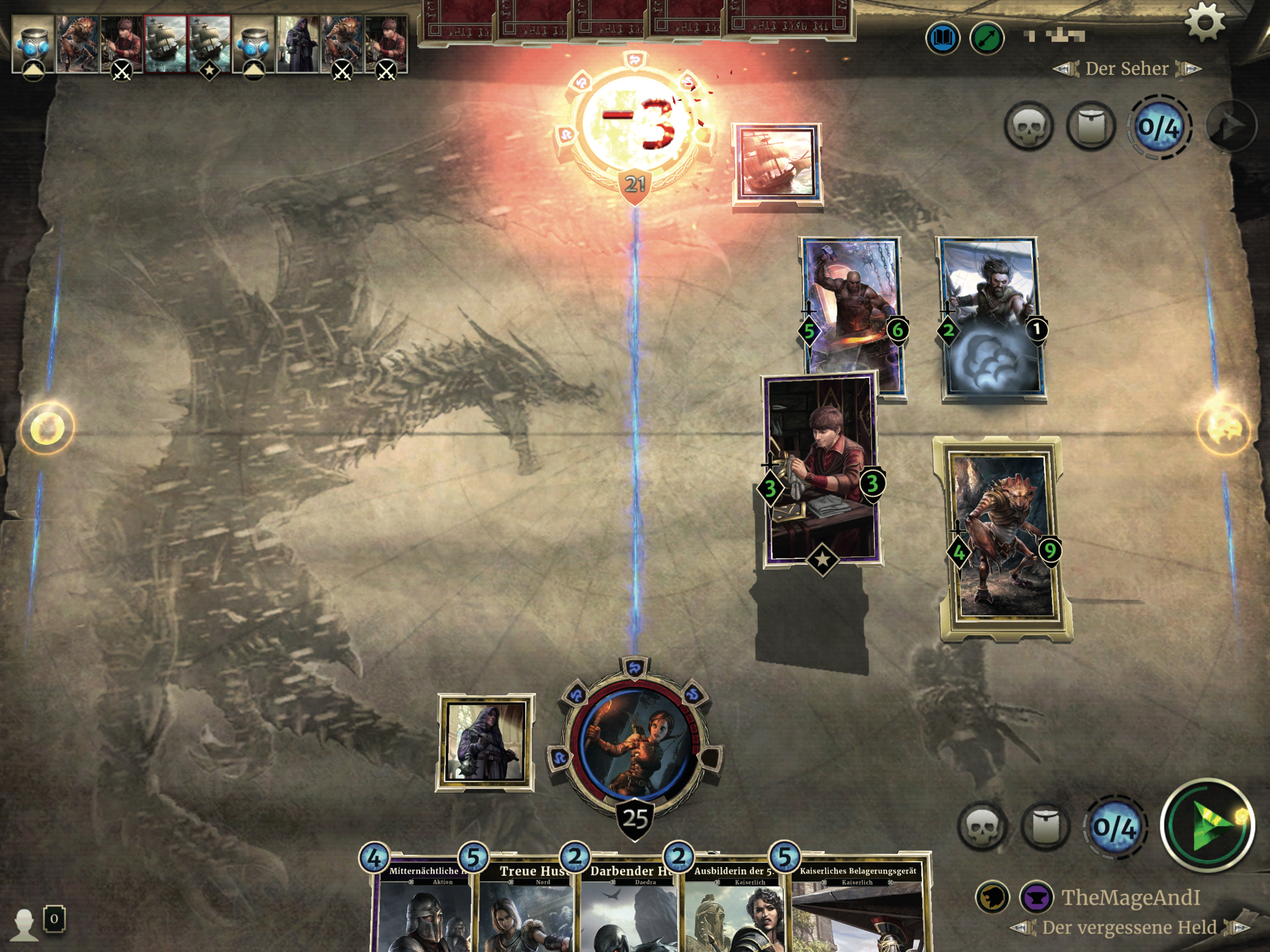
Task: Inspect the opponent's skull discard pile
Action: [x=1028, y=126]
